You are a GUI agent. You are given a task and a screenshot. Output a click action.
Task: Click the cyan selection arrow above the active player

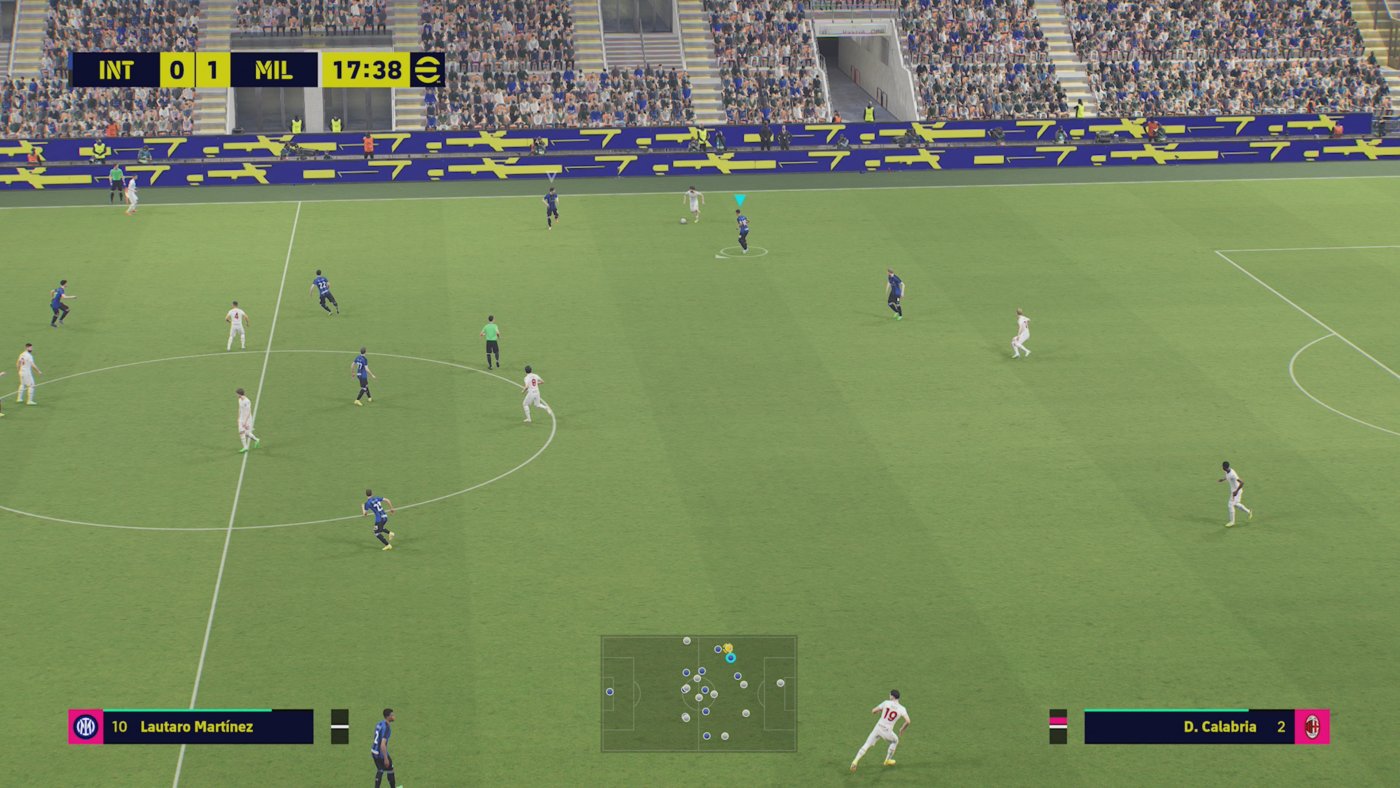[740, 199]
